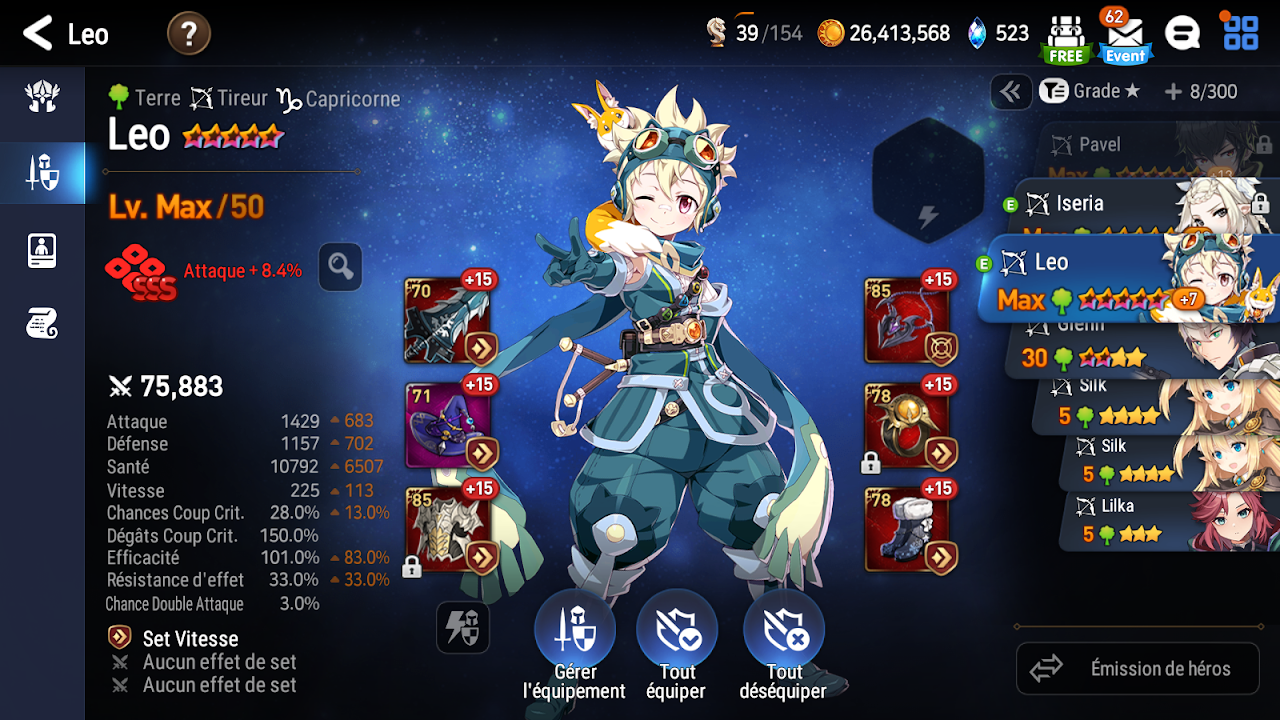Open the help dialog with the question mark
Image resolution: width=1280 pixels, height=720 pixels.
[190, 32]
